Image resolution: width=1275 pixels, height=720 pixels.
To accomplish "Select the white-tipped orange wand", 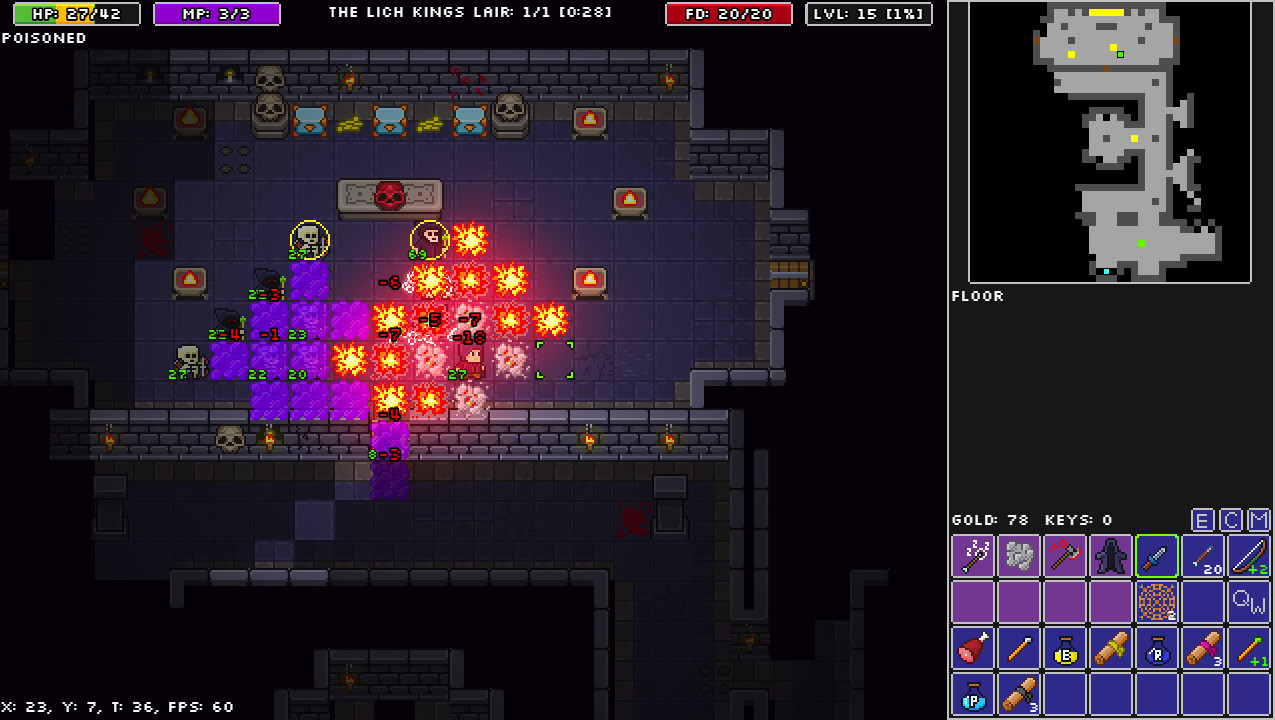I will coord(1019,648).
